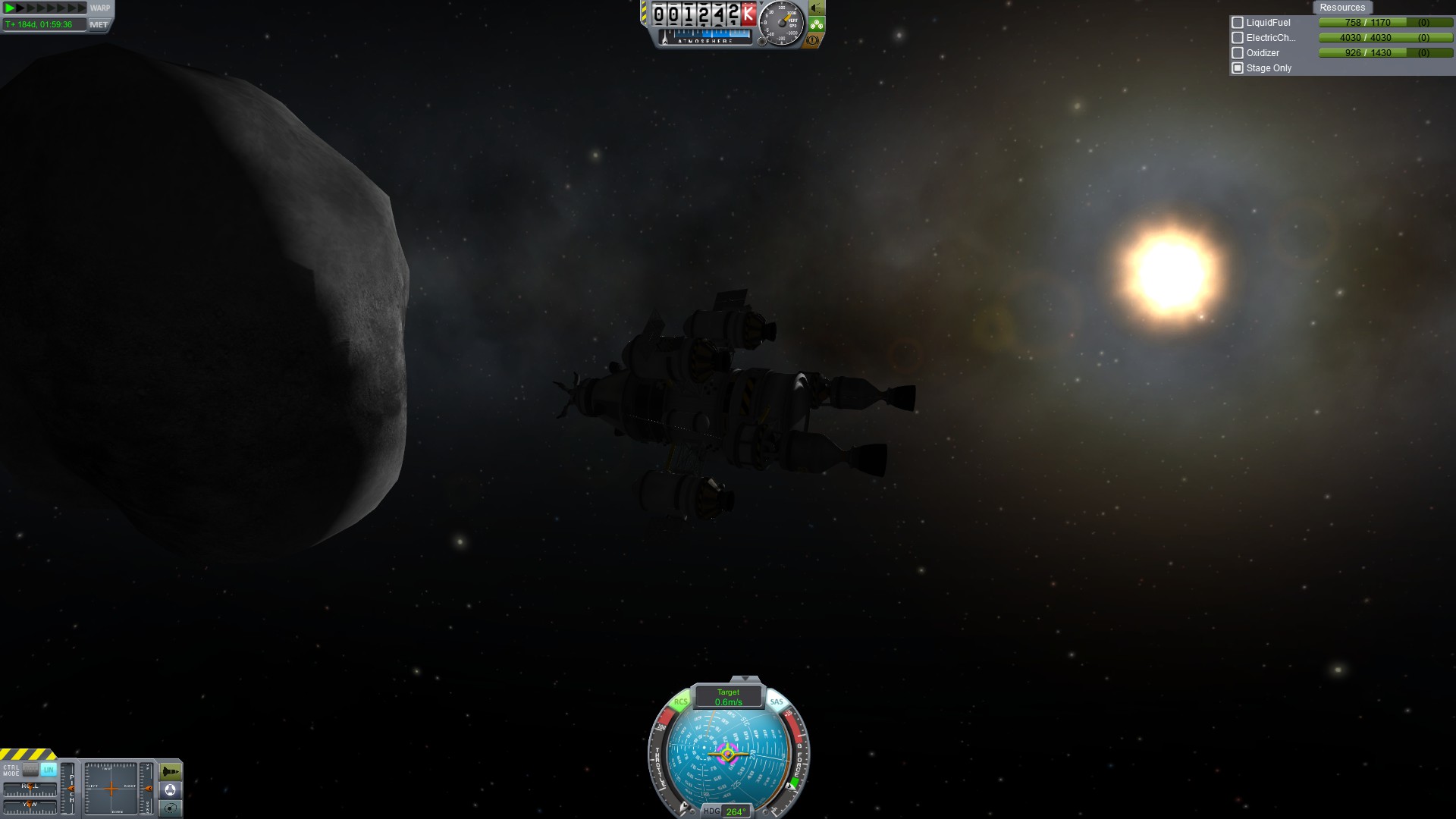Toggle the lights button by altimeter
This screenshot has width=1456, height=819.
[x=816, y=8]
